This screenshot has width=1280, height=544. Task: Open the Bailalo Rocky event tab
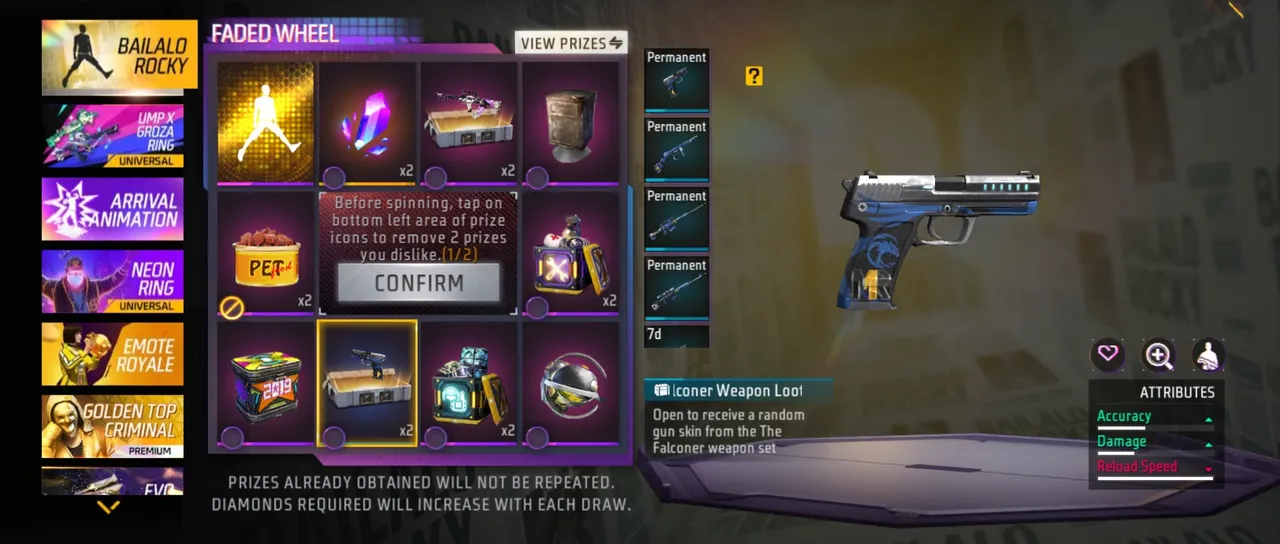(113, 57)
